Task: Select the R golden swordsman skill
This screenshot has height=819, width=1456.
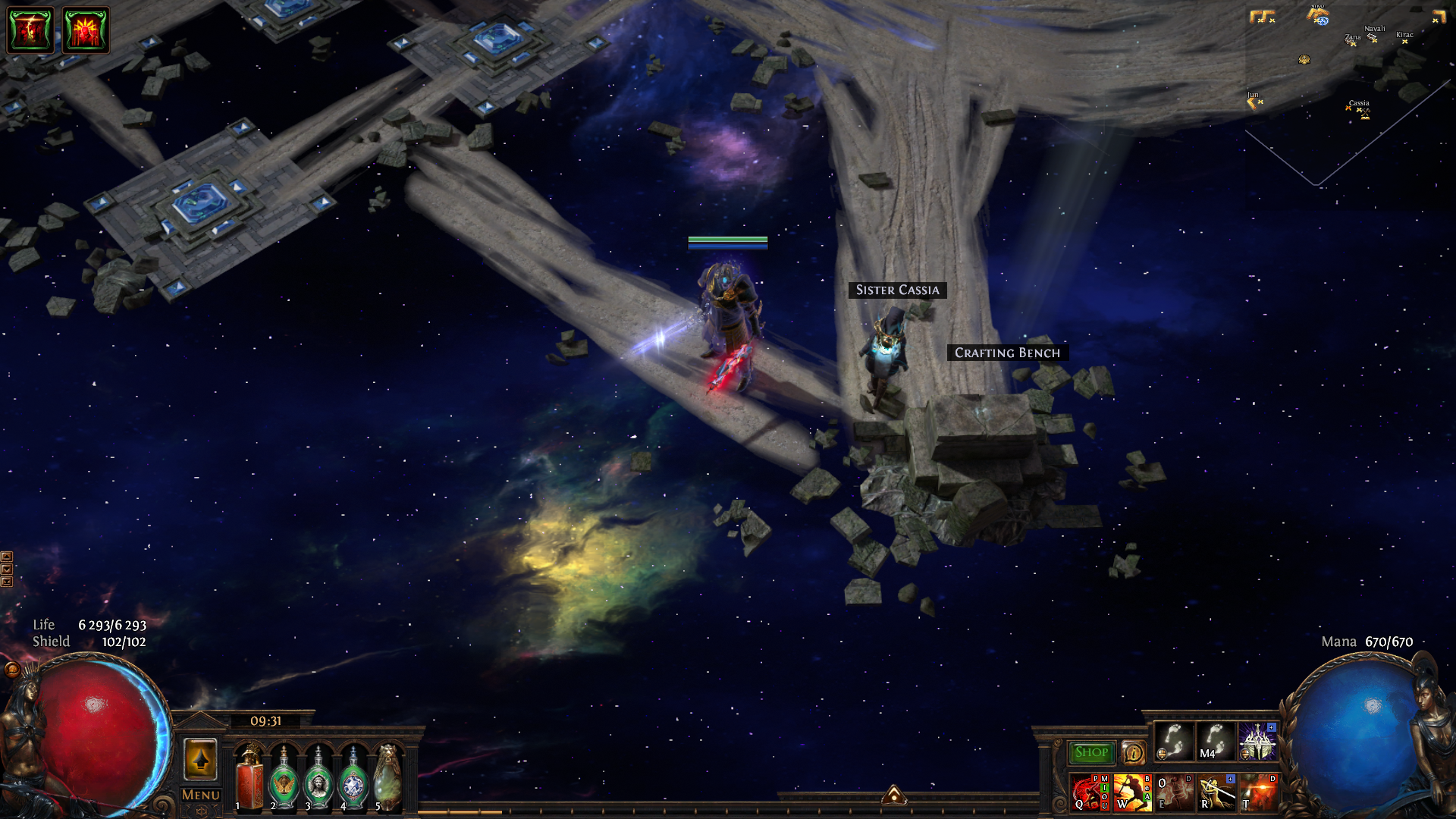Action: pyautogui.click(x=1216, y=792)
